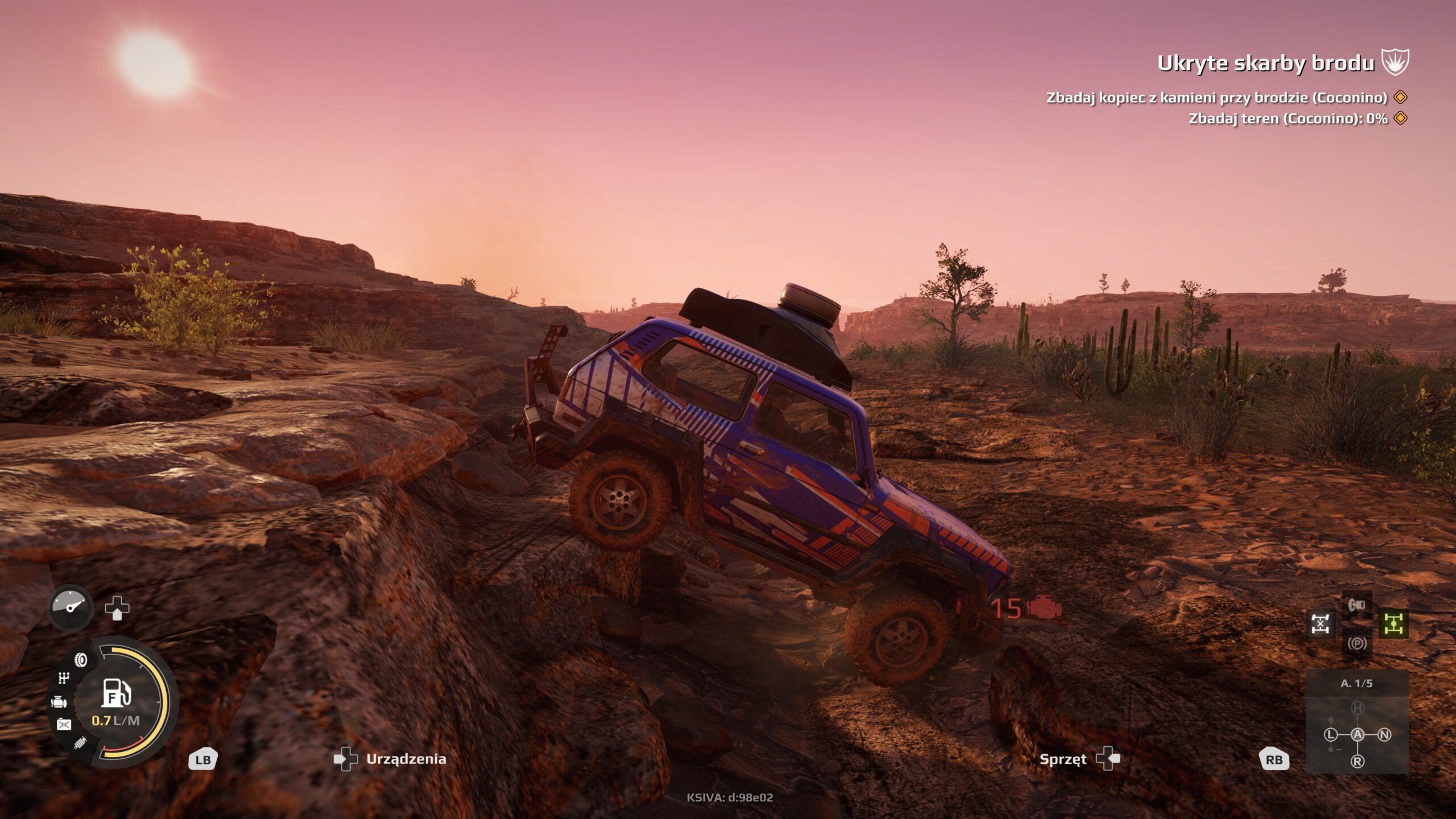Image resolution: width=1456 pixels, height=819 pixels.
Task: Engage the parking brake (P) toggle
Action: pyautogui.click(x=1358, y=643)
